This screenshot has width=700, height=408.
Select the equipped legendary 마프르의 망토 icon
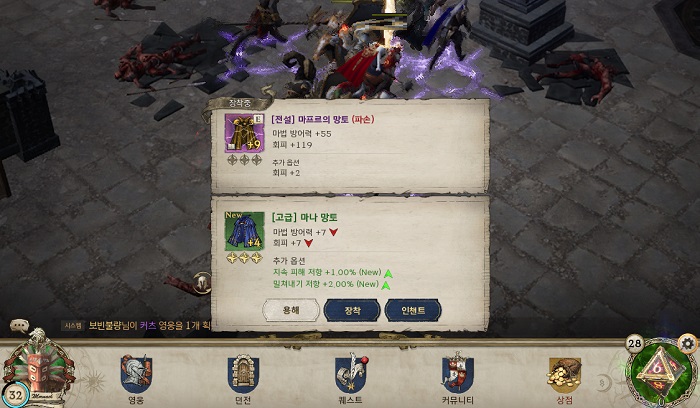(x=244, y=133)
